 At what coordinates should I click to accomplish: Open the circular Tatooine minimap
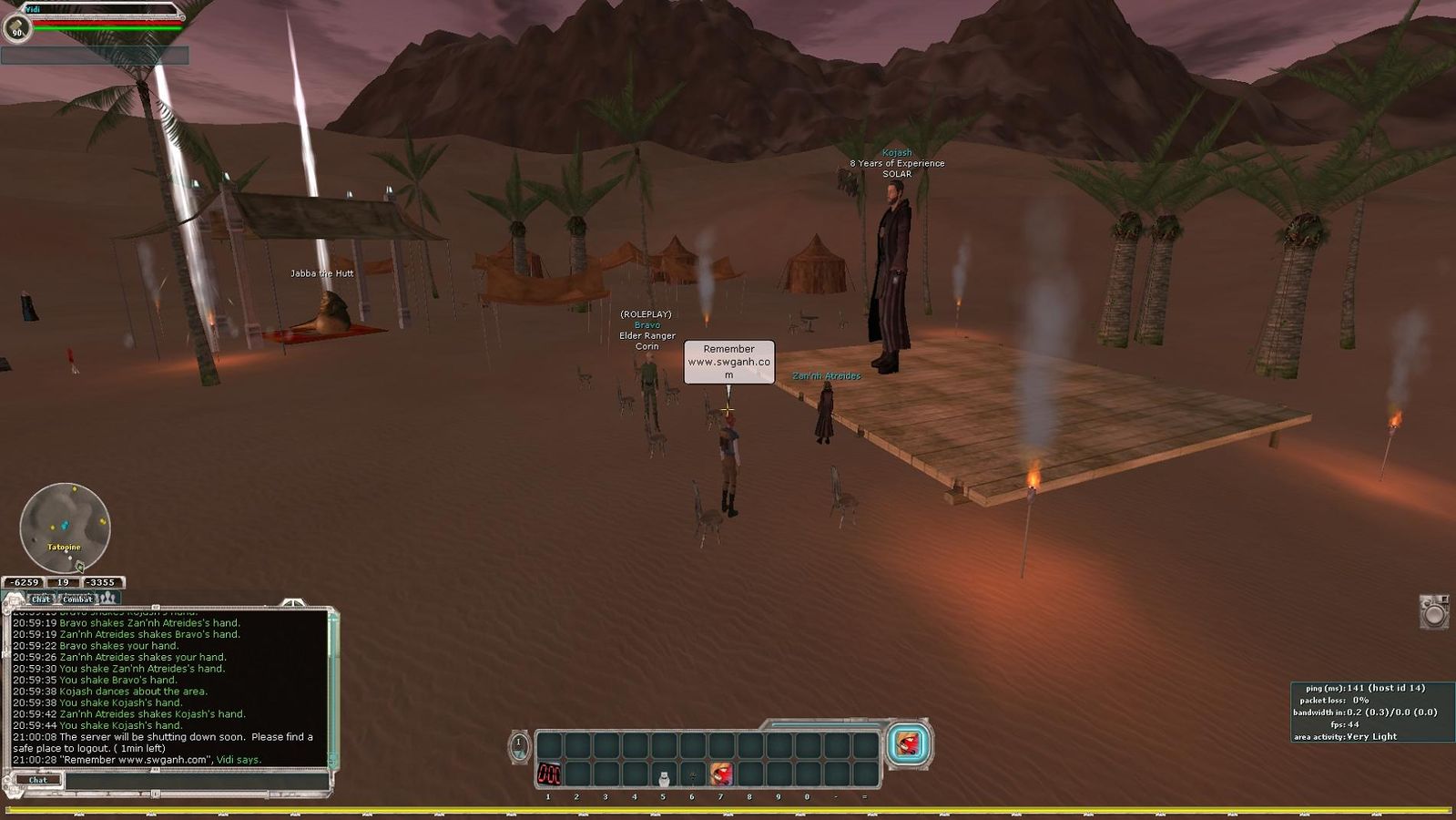coord(65,528)
